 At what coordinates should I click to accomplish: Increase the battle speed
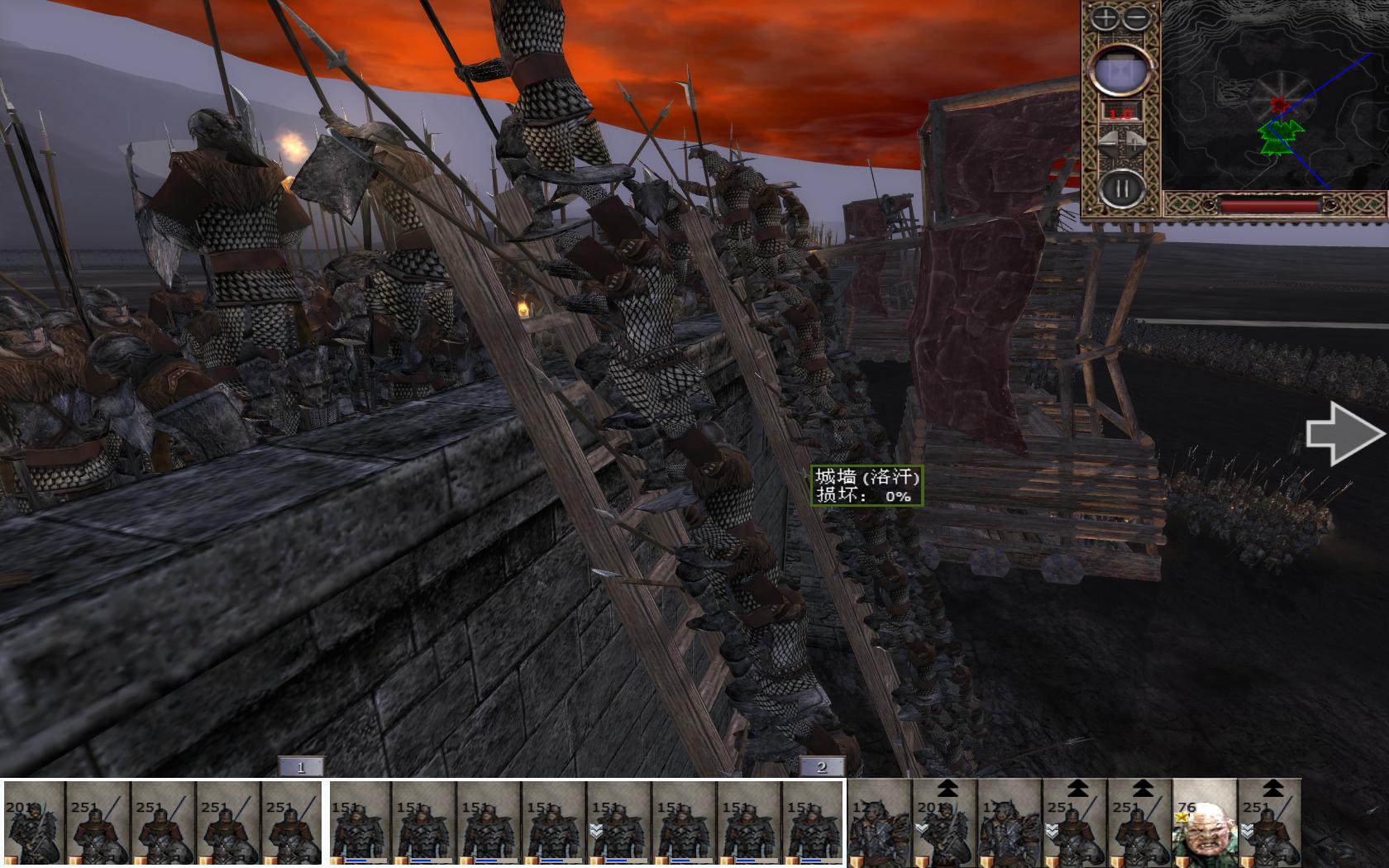1135,143
